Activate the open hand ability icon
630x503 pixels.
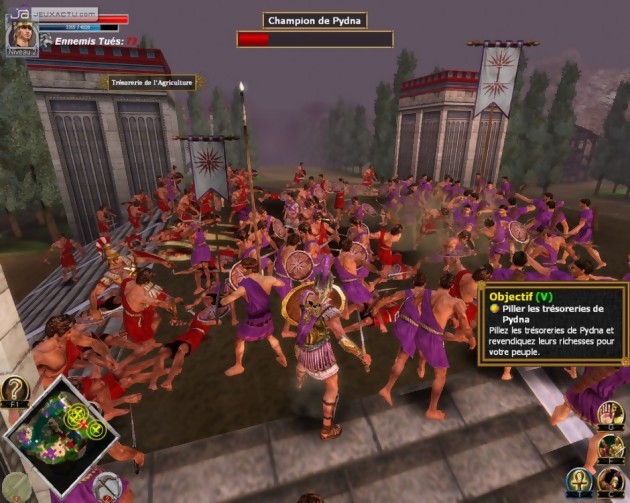(611, 412)
